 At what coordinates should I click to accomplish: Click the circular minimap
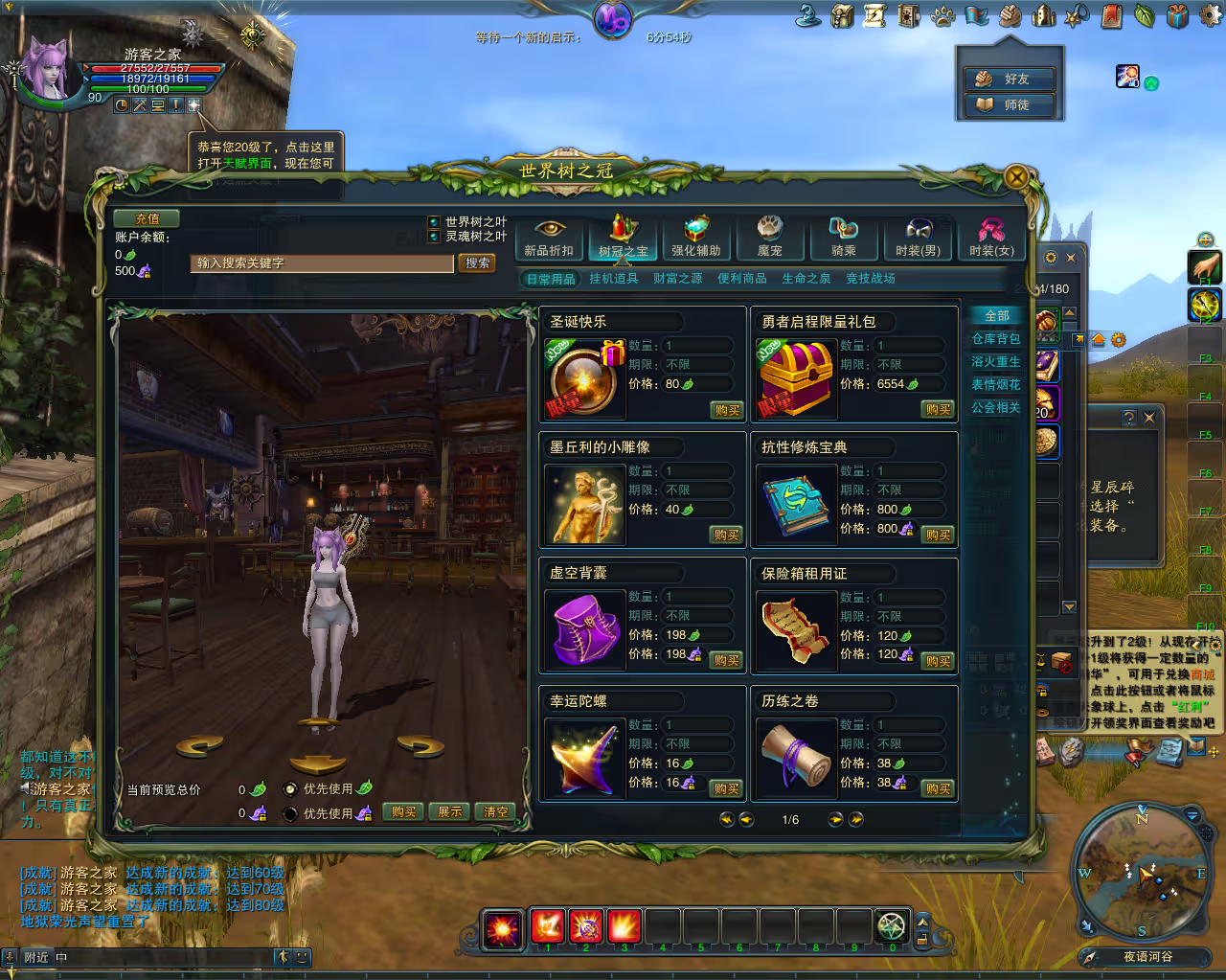click(1142, 872)
